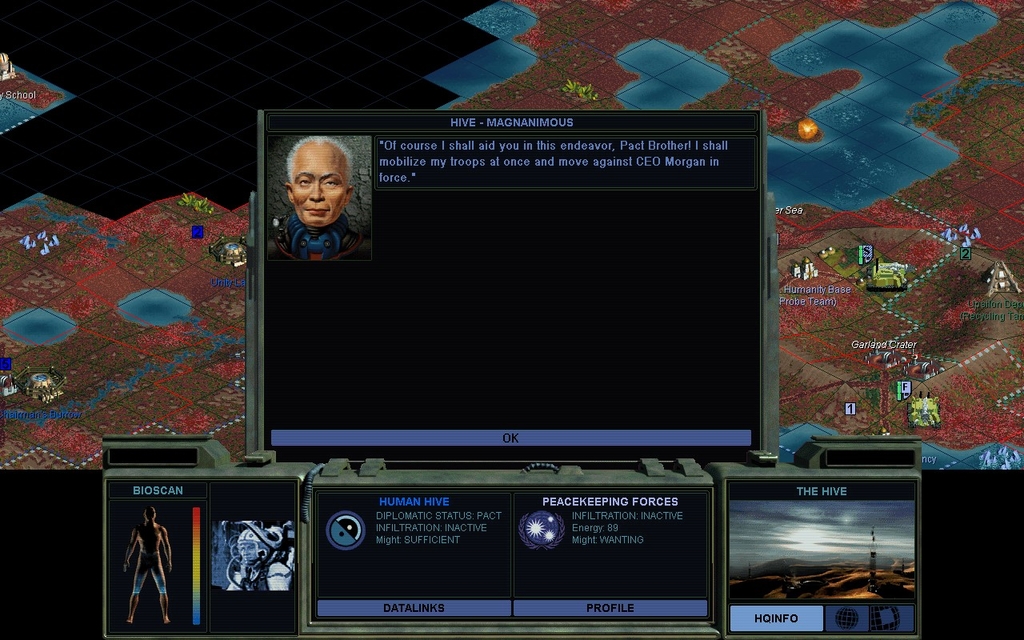Select the Bioscan body figure
1024x640 pixels.
click(x=148, y=564)
